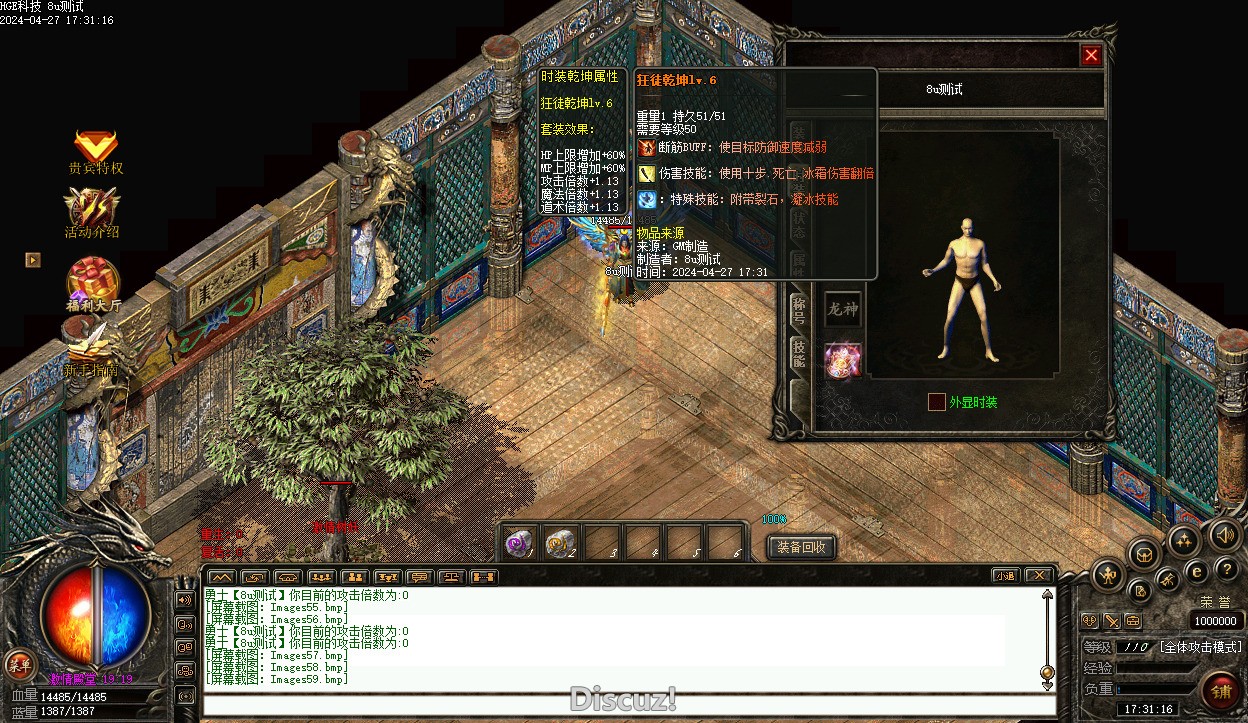Close the chat window with X
The height and width of the screenshot is (723, 1248).
(x=1039, y=576)
